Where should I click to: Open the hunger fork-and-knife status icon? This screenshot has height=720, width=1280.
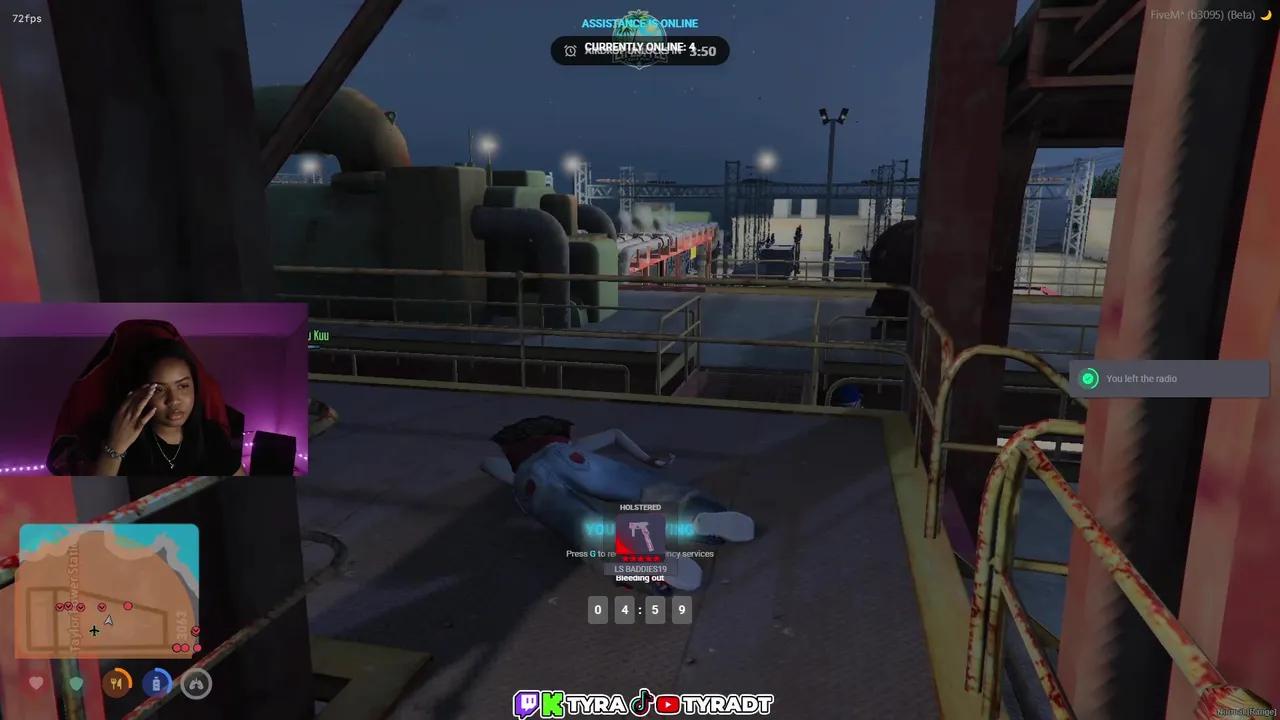coord(117,683)
